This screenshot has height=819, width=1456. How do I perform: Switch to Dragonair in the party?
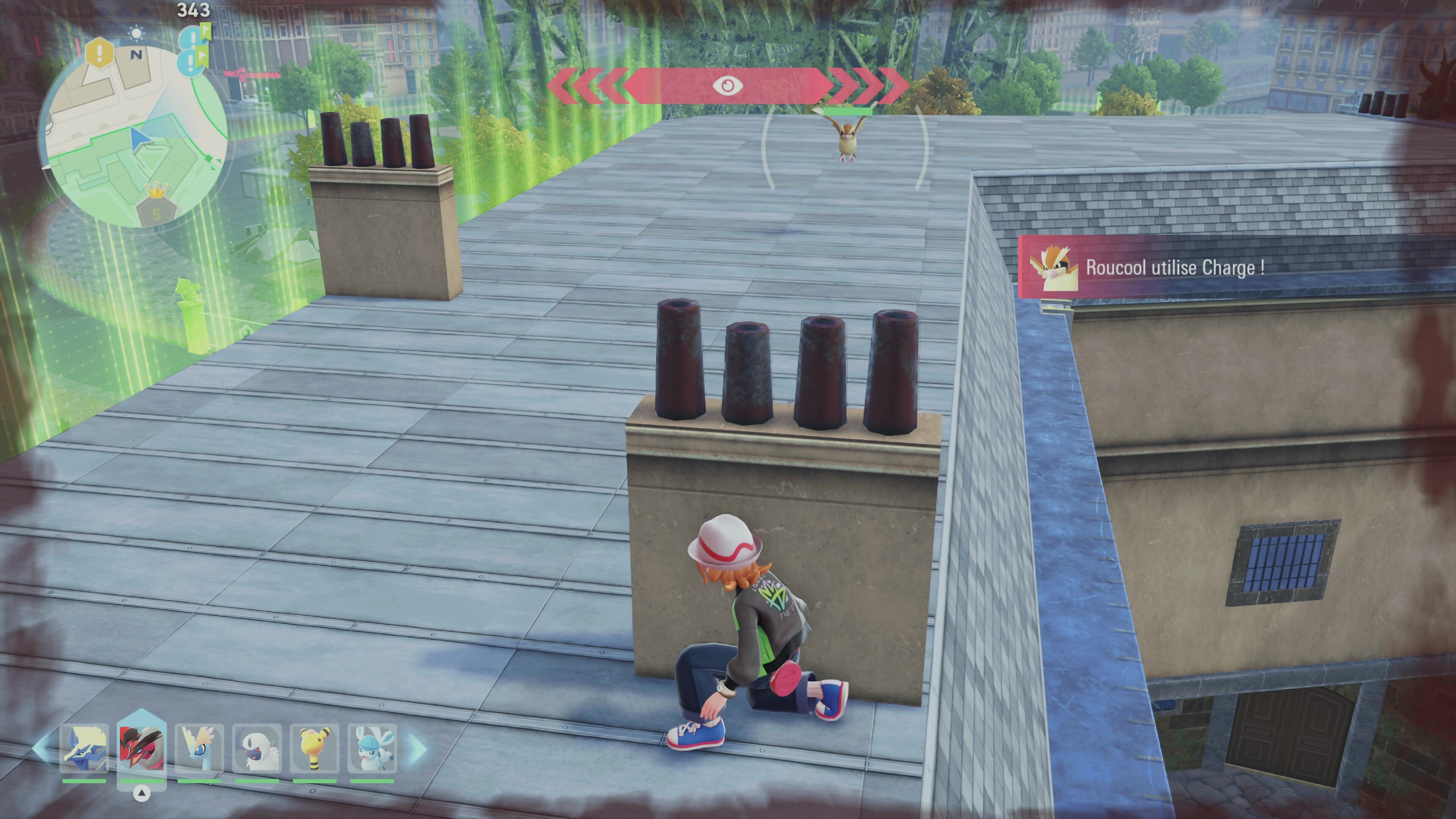click(199, 748)
